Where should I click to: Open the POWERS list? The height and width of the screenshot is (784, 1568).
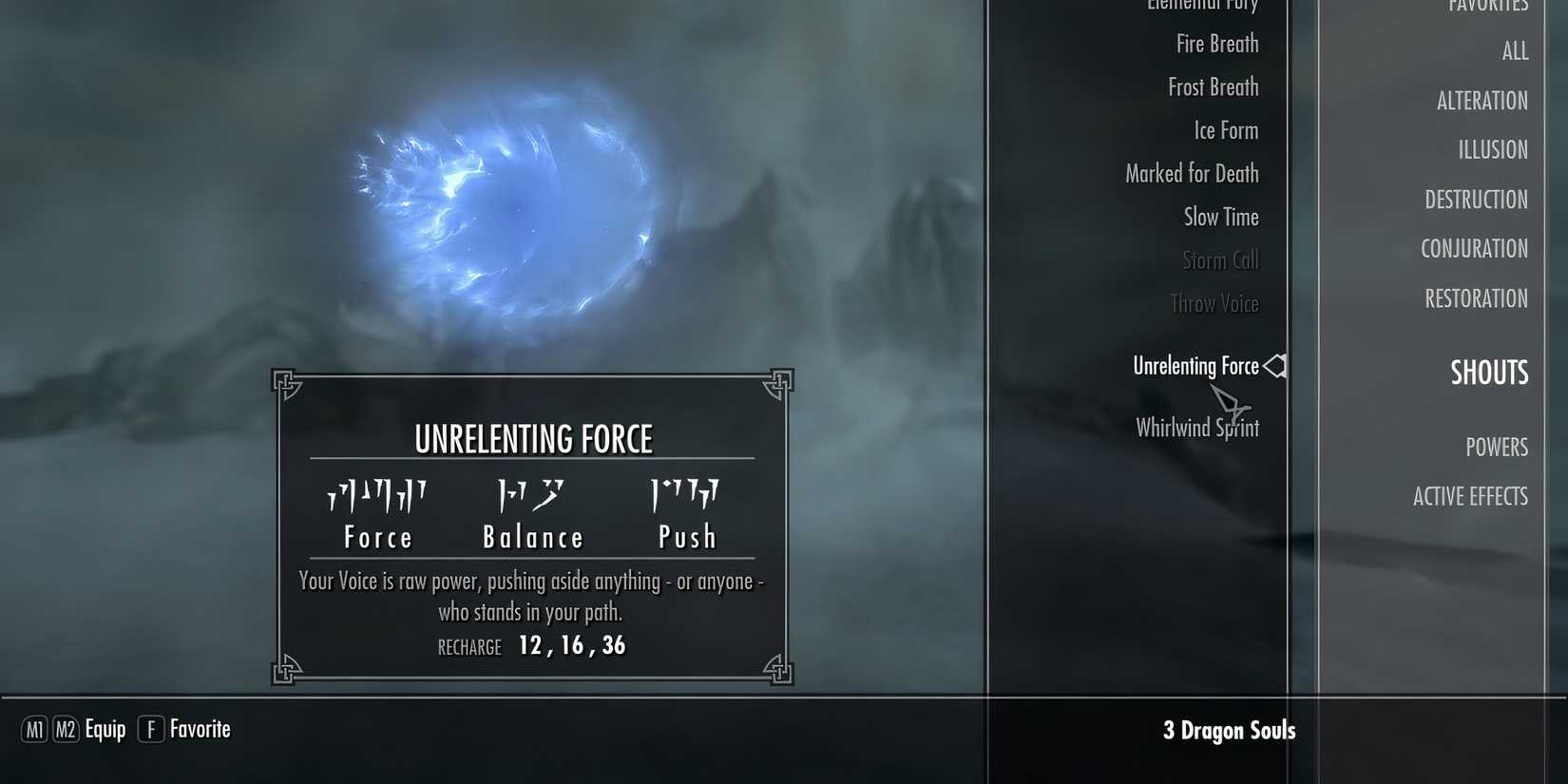(1498, 447)
